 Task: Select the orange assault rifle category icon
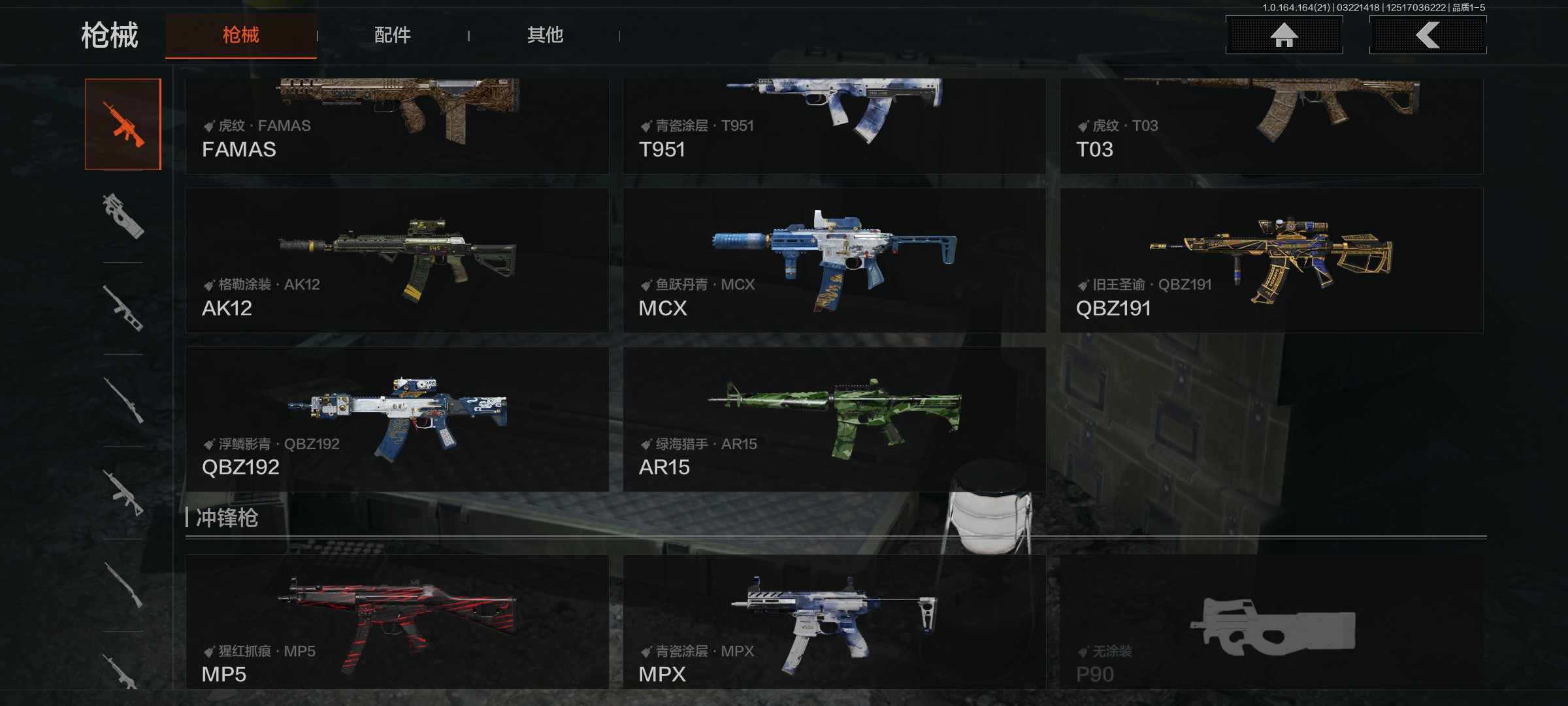coord(123,124)
